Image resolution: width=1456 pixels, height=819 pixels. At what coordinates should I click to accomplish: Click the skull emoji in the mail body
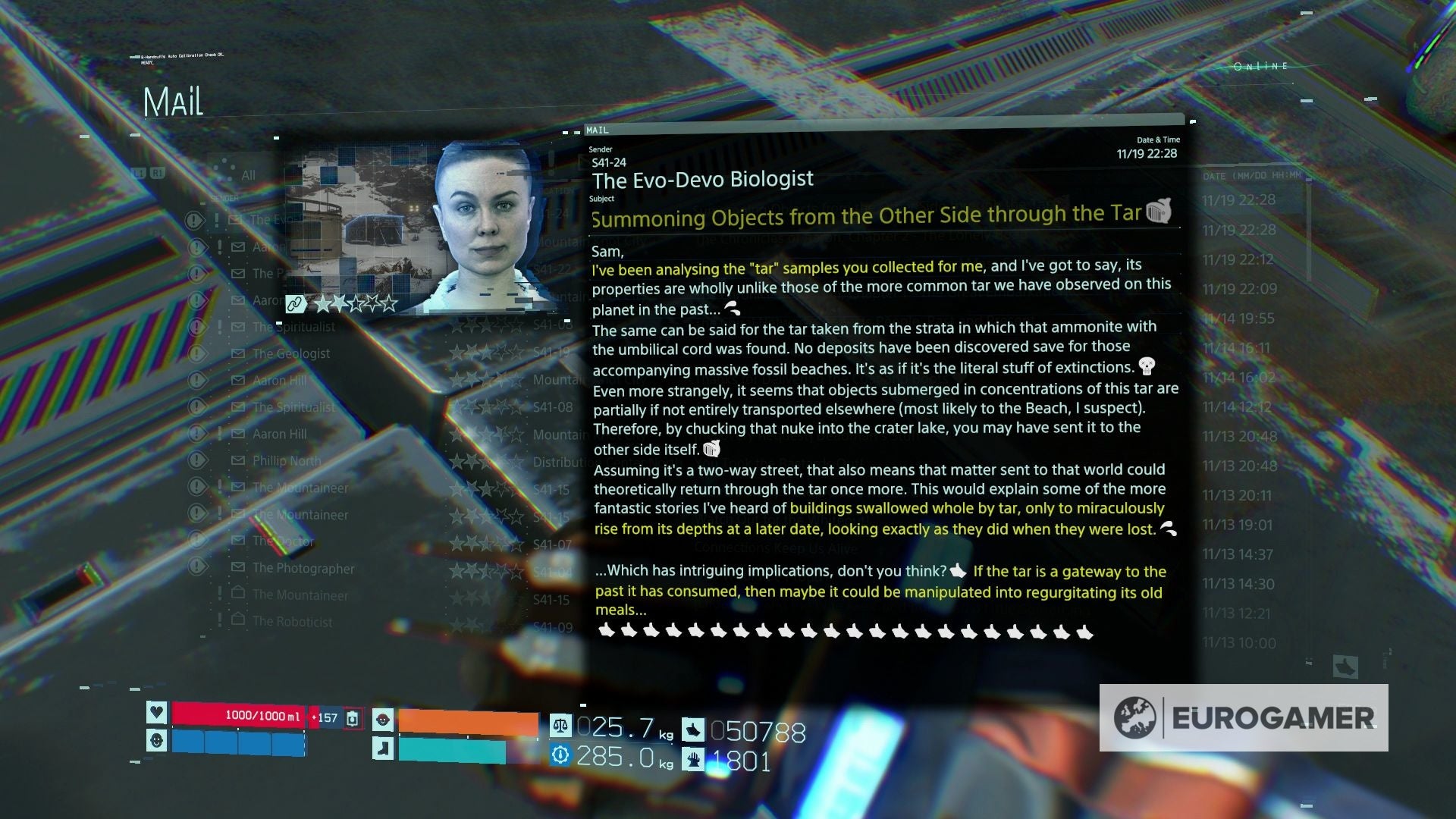[x=1147, y=368]
